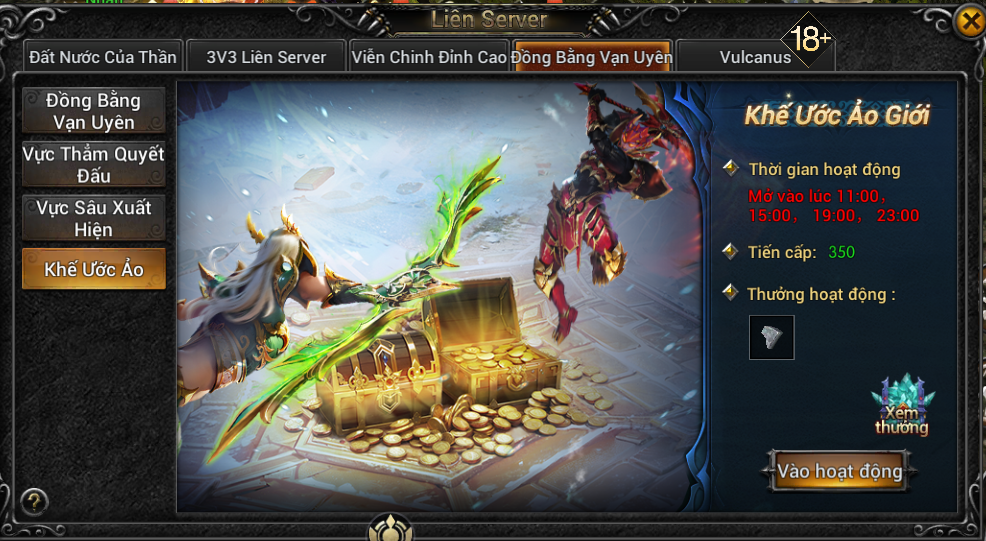Viewport: 986px width, 541px height.
Task: Close the Liên Server window
Action: 968,22
